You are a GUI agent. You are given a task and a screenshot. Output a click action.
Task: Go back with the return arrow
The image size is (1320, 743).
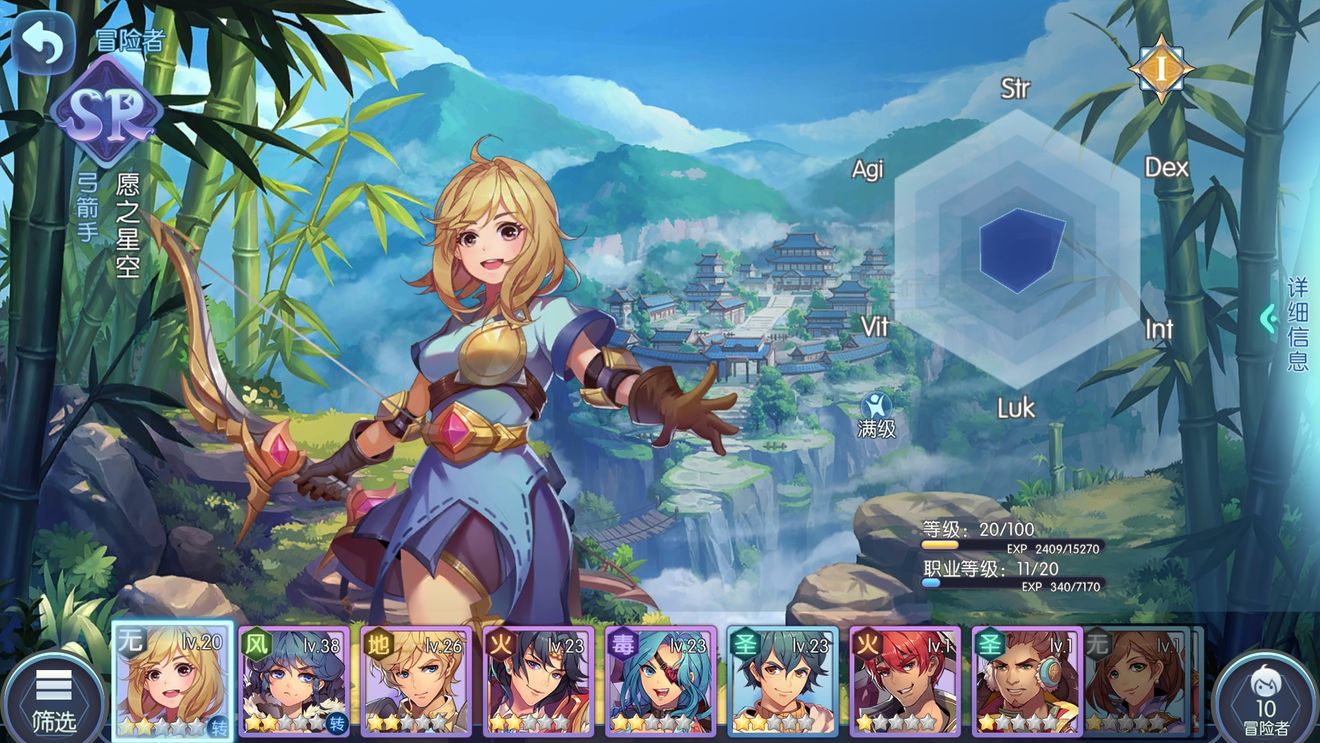click(43, 43)
